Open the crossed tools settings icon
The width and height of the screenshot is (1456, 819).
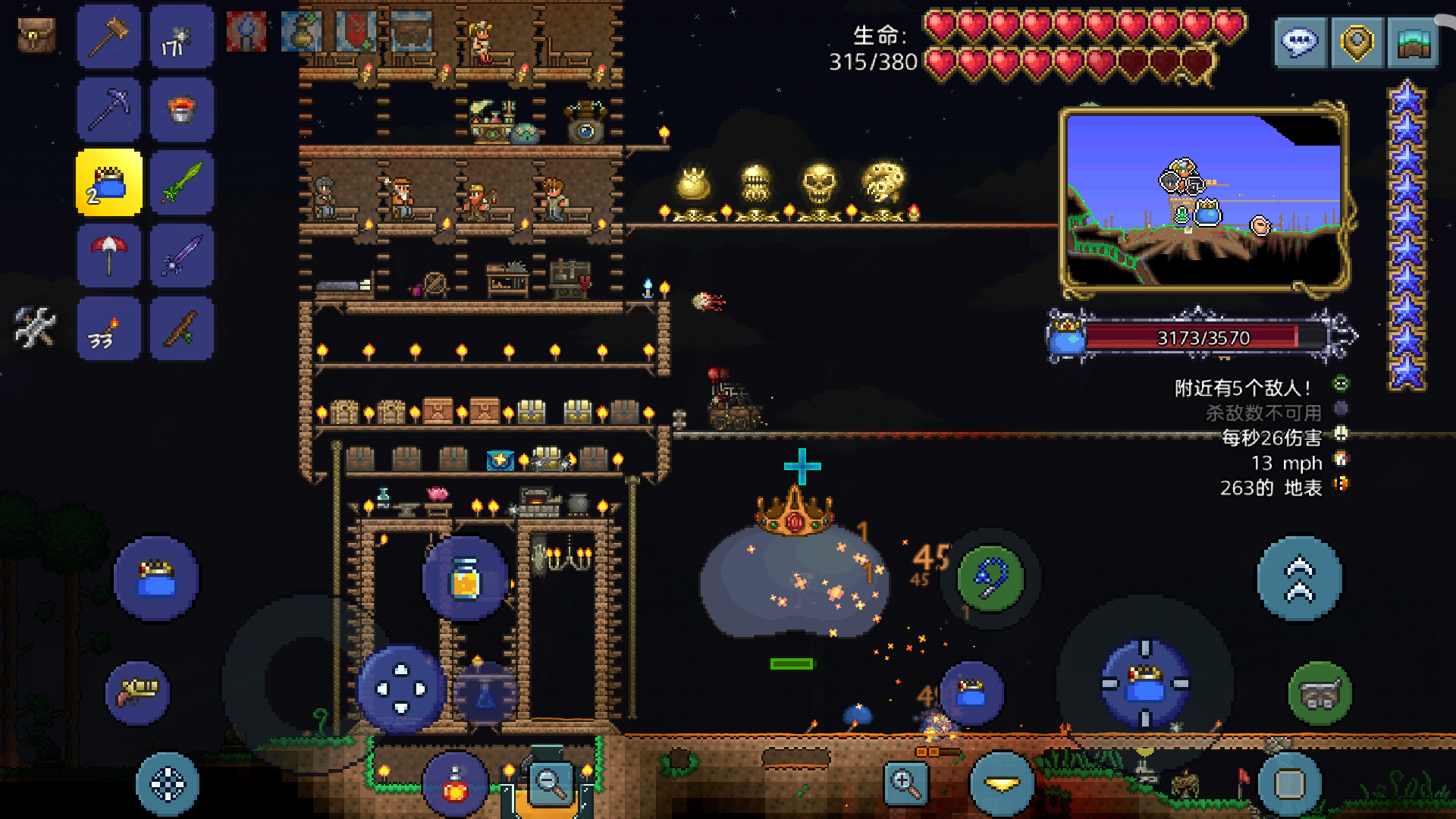[x=35, y=328]
